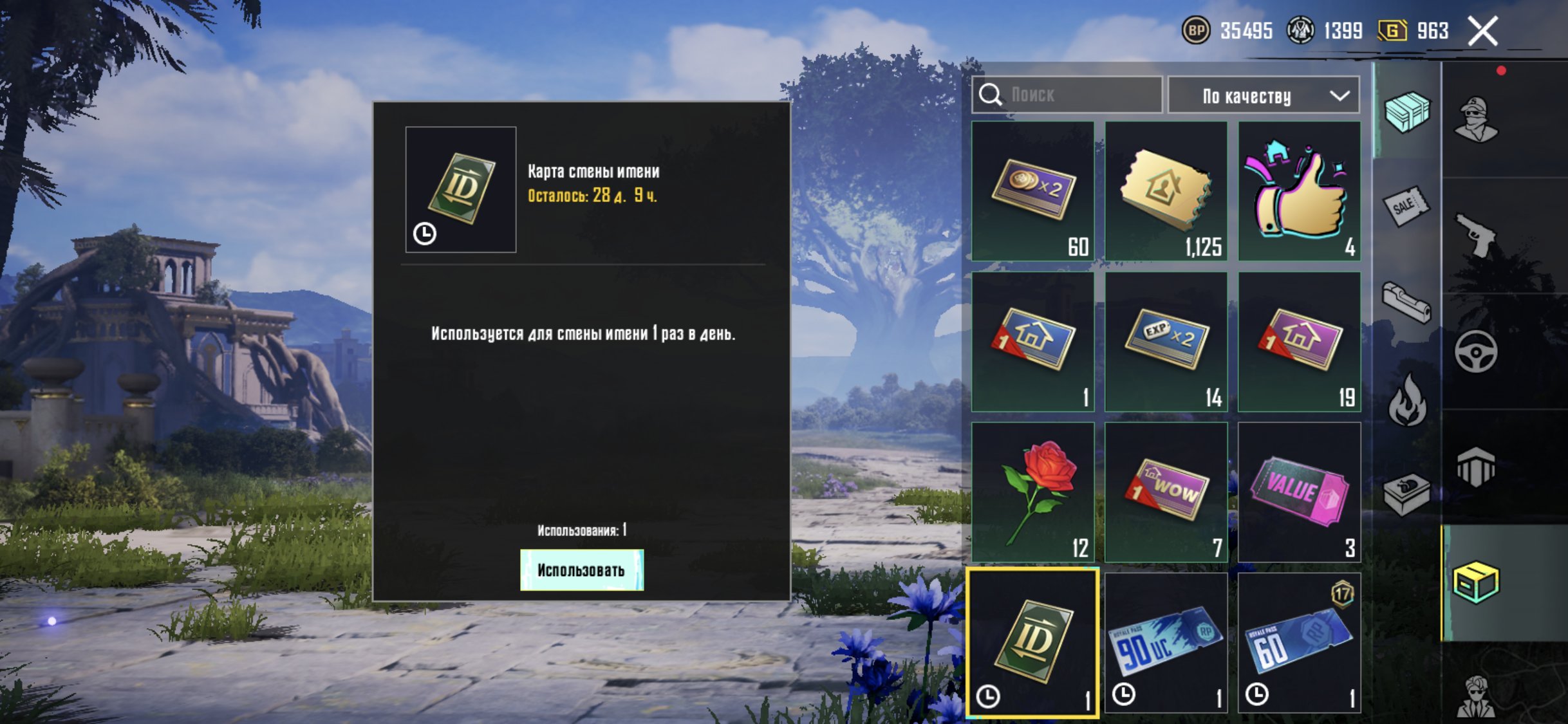1568x724 pixels.
Task: Select the EXP x2 card slot
Action: pyautogui.click(x=1166, y=341)
